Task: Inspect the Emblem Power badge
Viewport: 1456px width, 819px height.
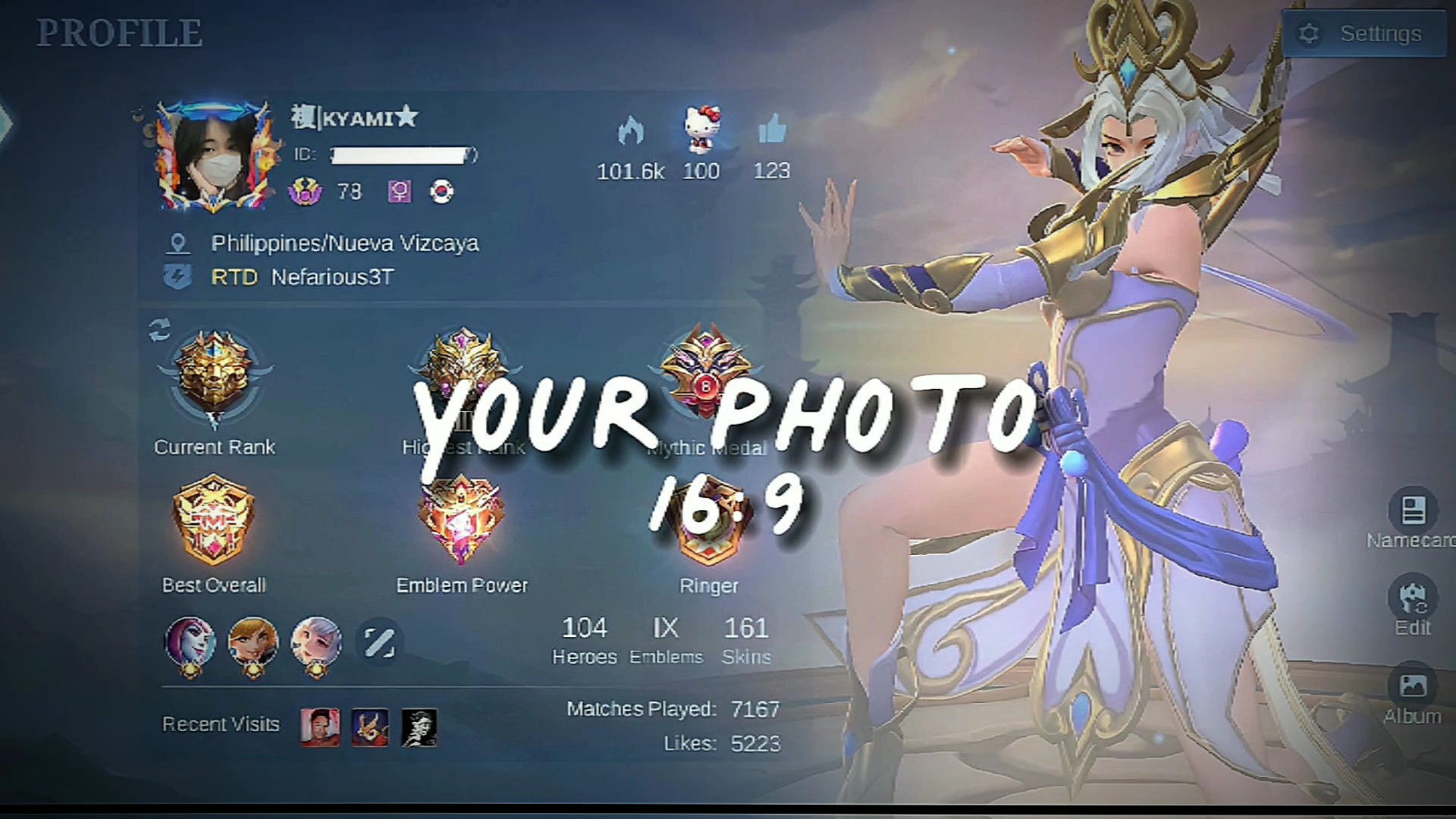Action: pos(461,522)
